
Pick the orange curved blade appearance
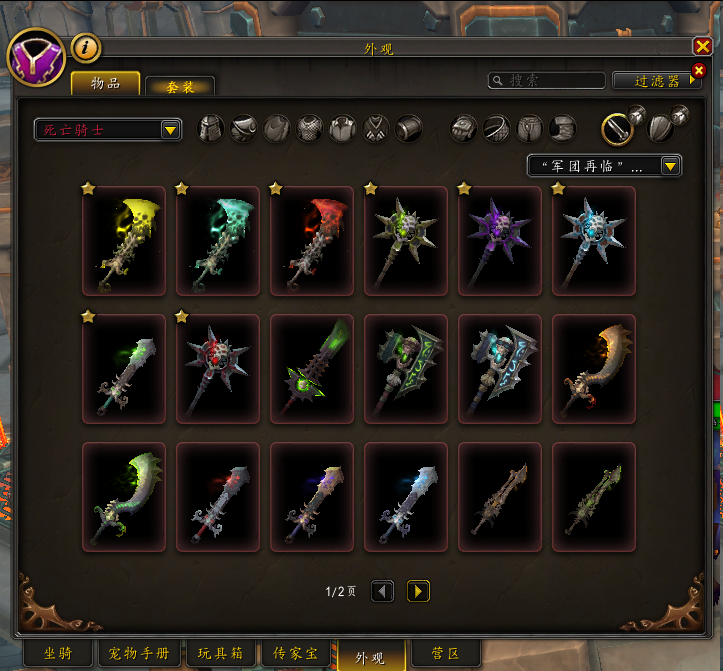point(594,369)
